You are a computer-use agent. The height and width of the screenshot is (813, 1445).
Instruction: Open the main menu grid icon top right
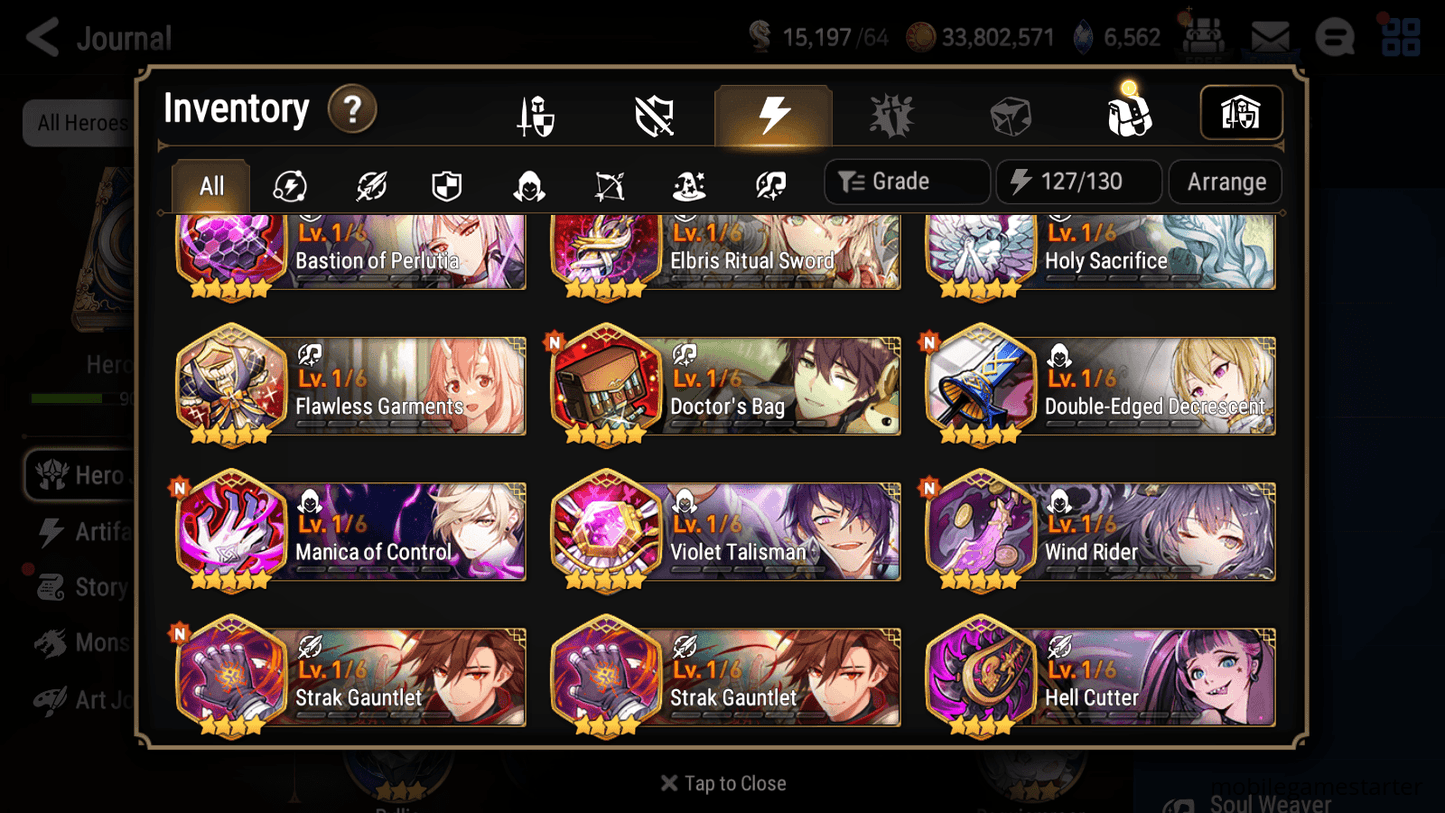(x=1399, y=36)
